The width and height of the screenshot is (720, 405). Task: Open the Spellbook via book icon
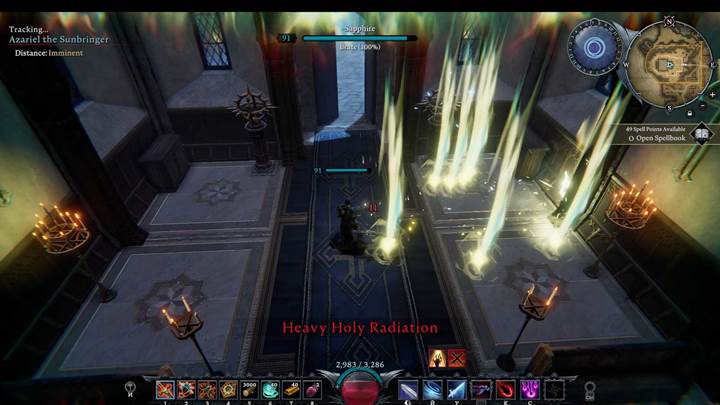pyautogui.click(x=701, y=132)
